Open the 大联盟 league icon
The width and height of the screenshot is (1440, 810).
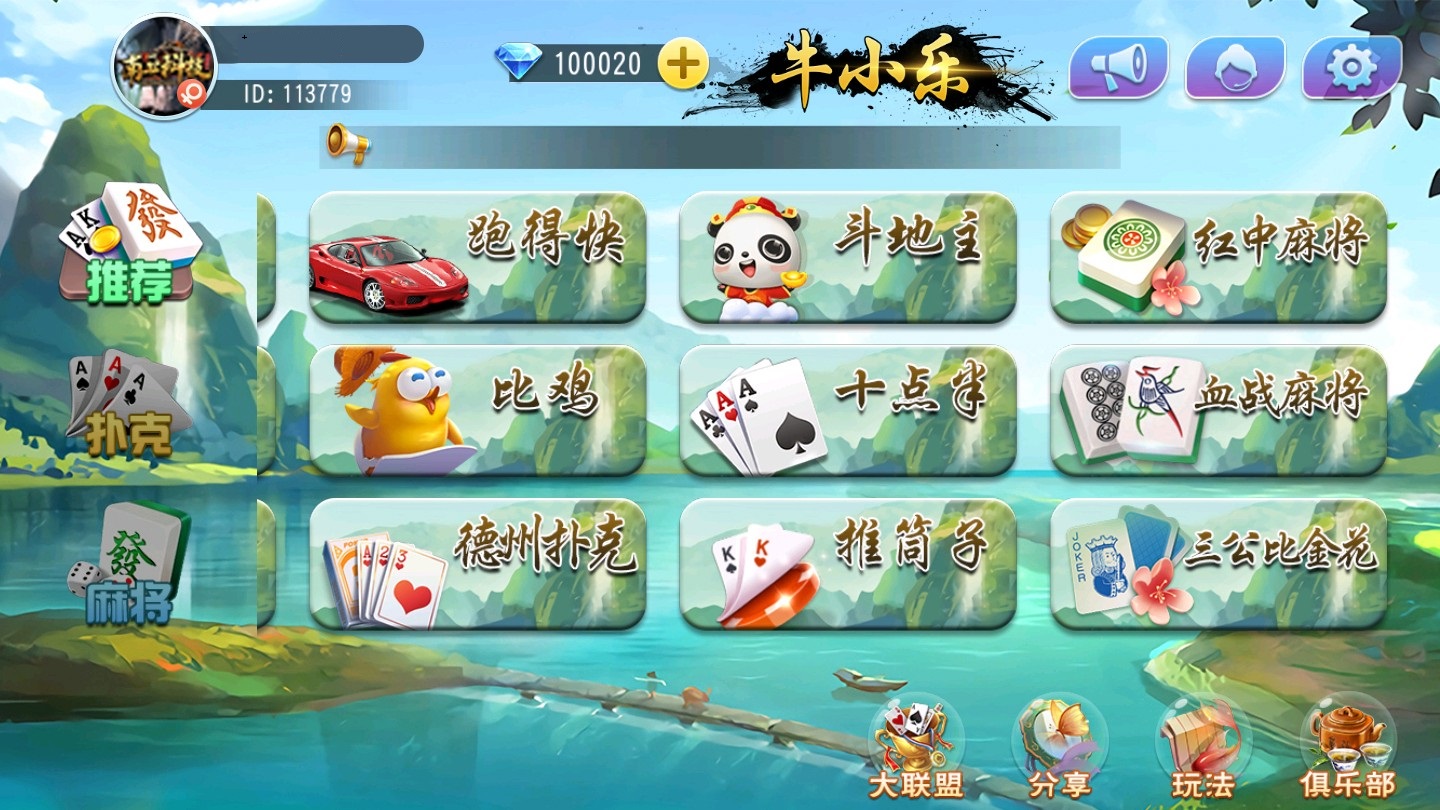(x=915, y=747)
